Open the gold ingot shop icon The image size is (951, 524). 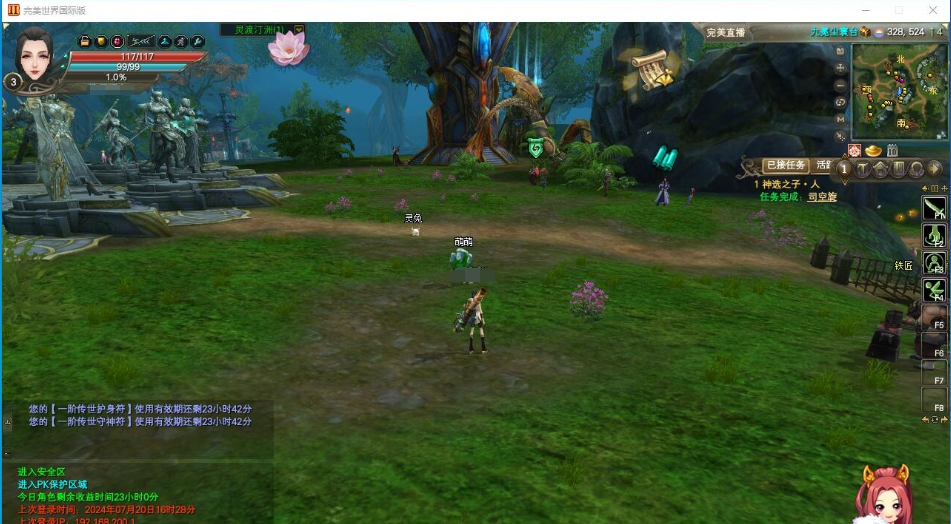(x=873, y=150)
